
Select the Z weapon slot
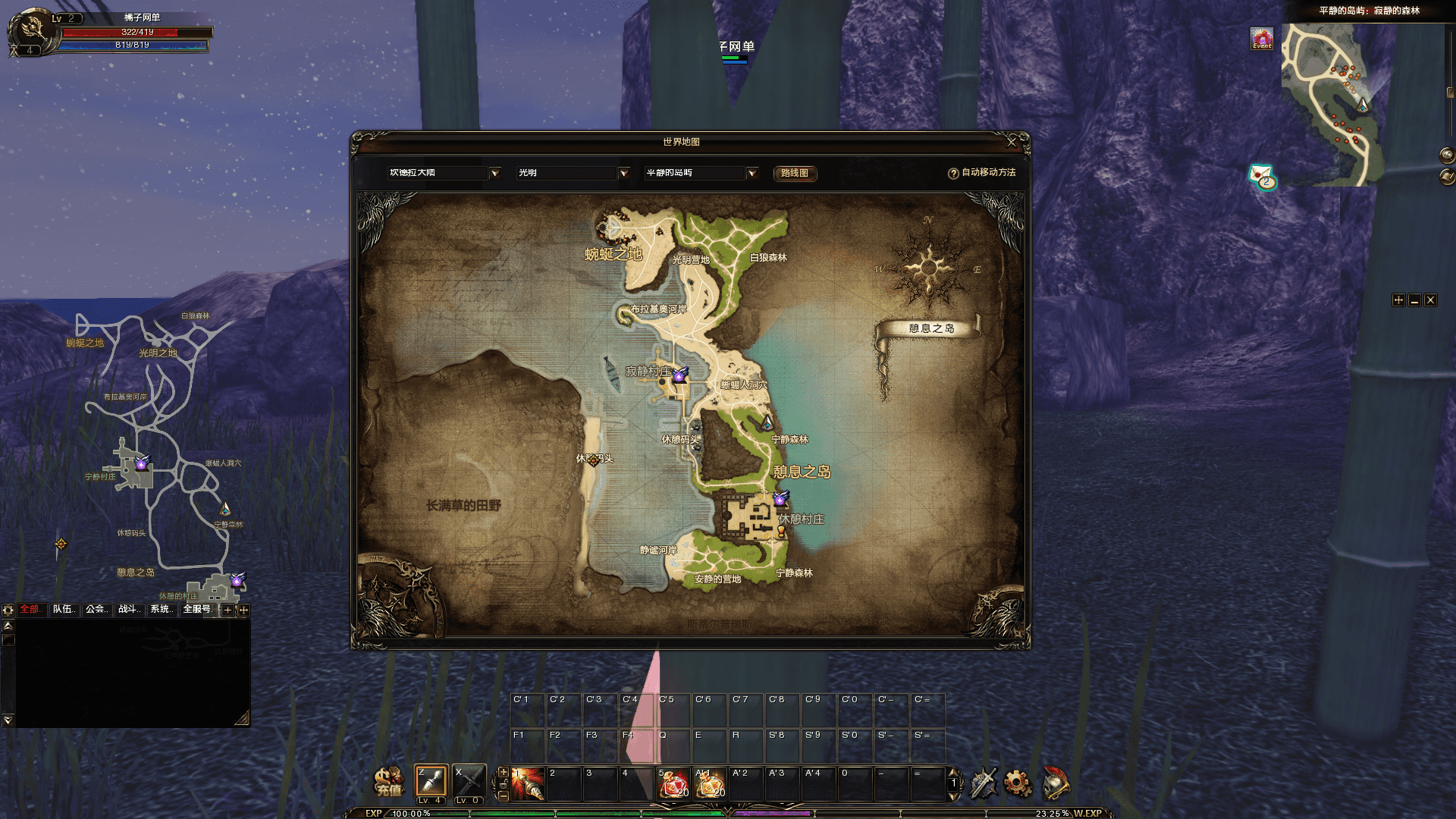(431, 782)
